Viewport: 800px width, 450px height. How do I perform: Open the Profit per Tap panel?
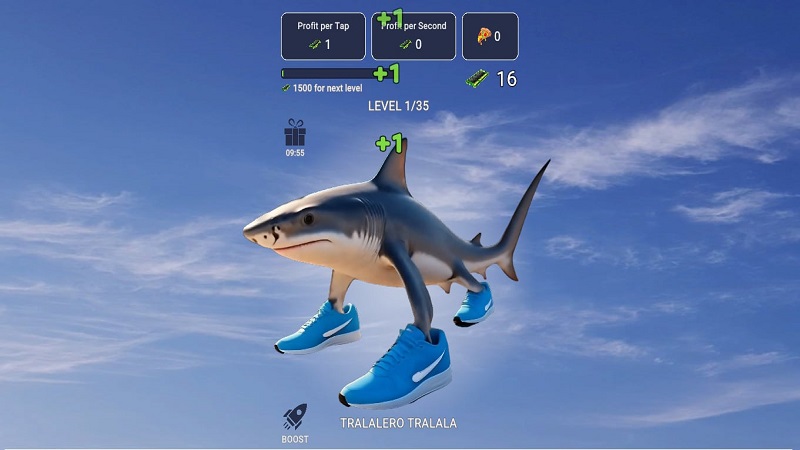pos(324,36)
